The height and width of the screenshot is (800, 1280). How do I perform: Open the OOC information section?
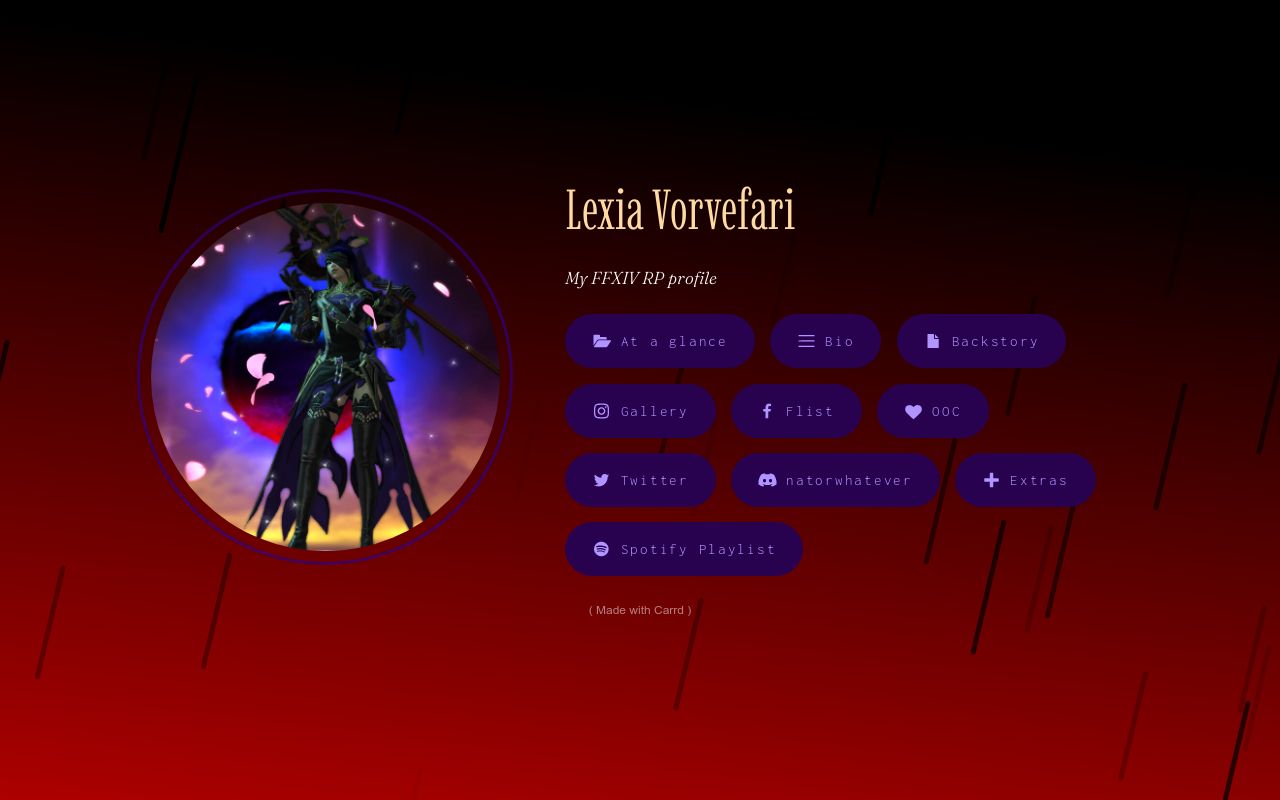933,411
